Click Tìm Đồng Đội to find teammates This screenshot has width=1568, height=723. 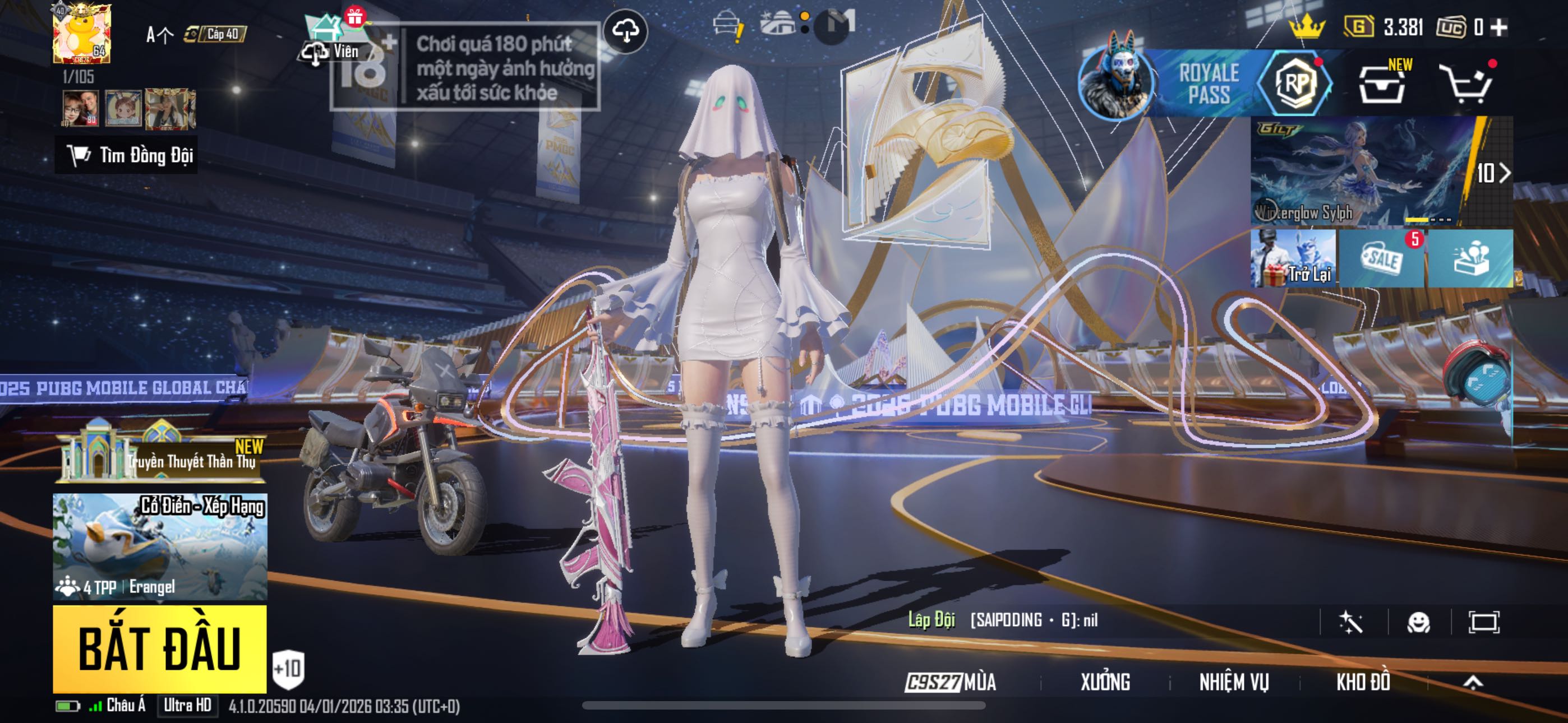127,155
